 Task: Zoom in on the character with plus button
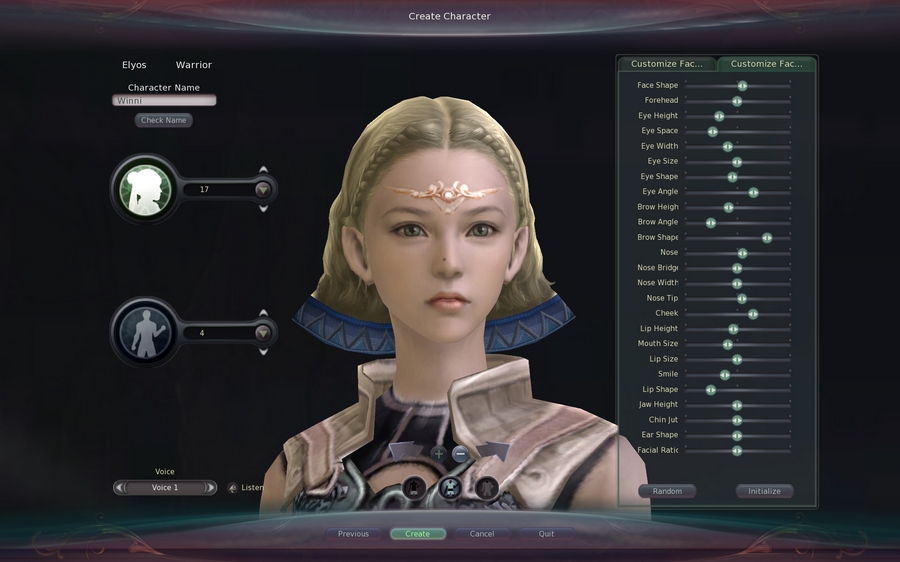[438, 453]
